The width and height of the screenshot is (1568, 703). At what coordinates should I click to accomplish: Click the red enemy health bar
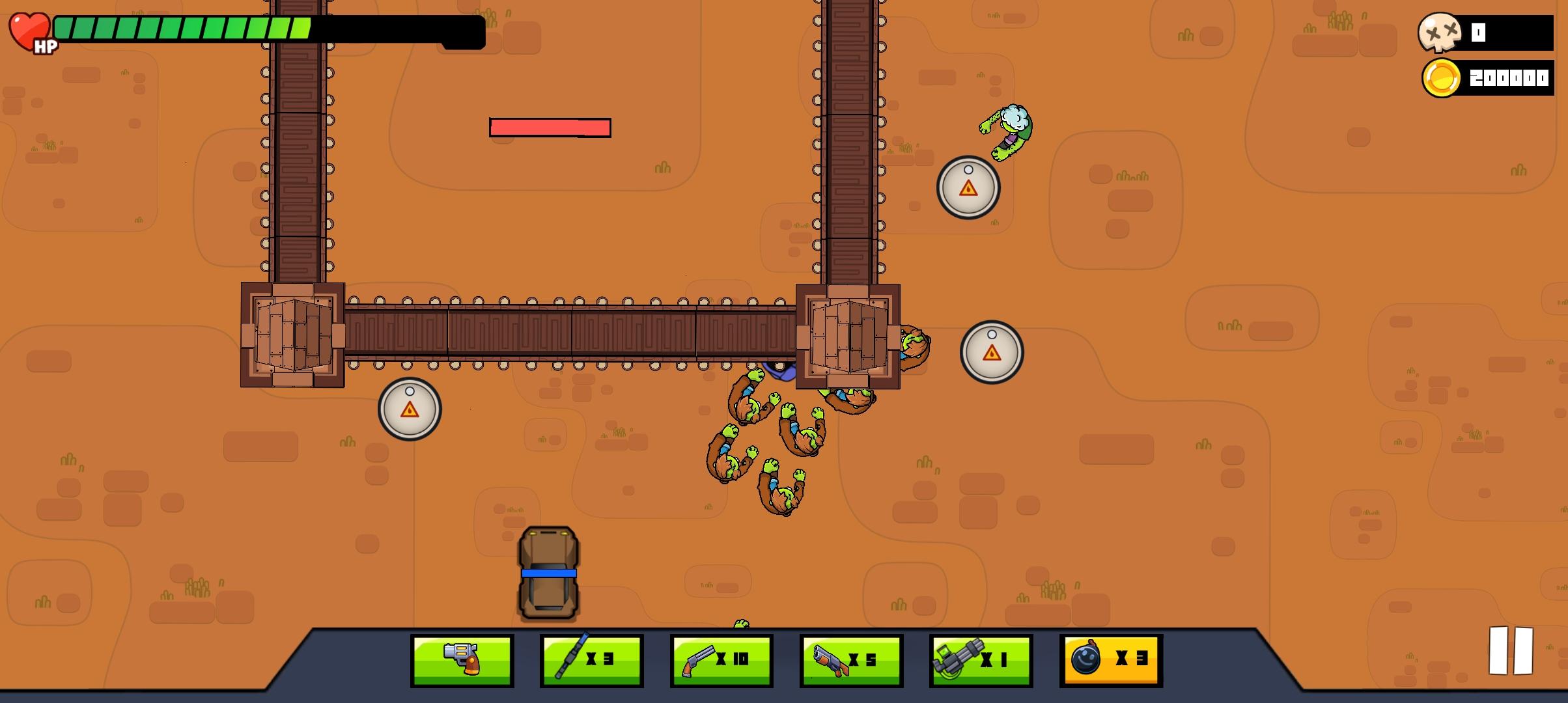550,128
